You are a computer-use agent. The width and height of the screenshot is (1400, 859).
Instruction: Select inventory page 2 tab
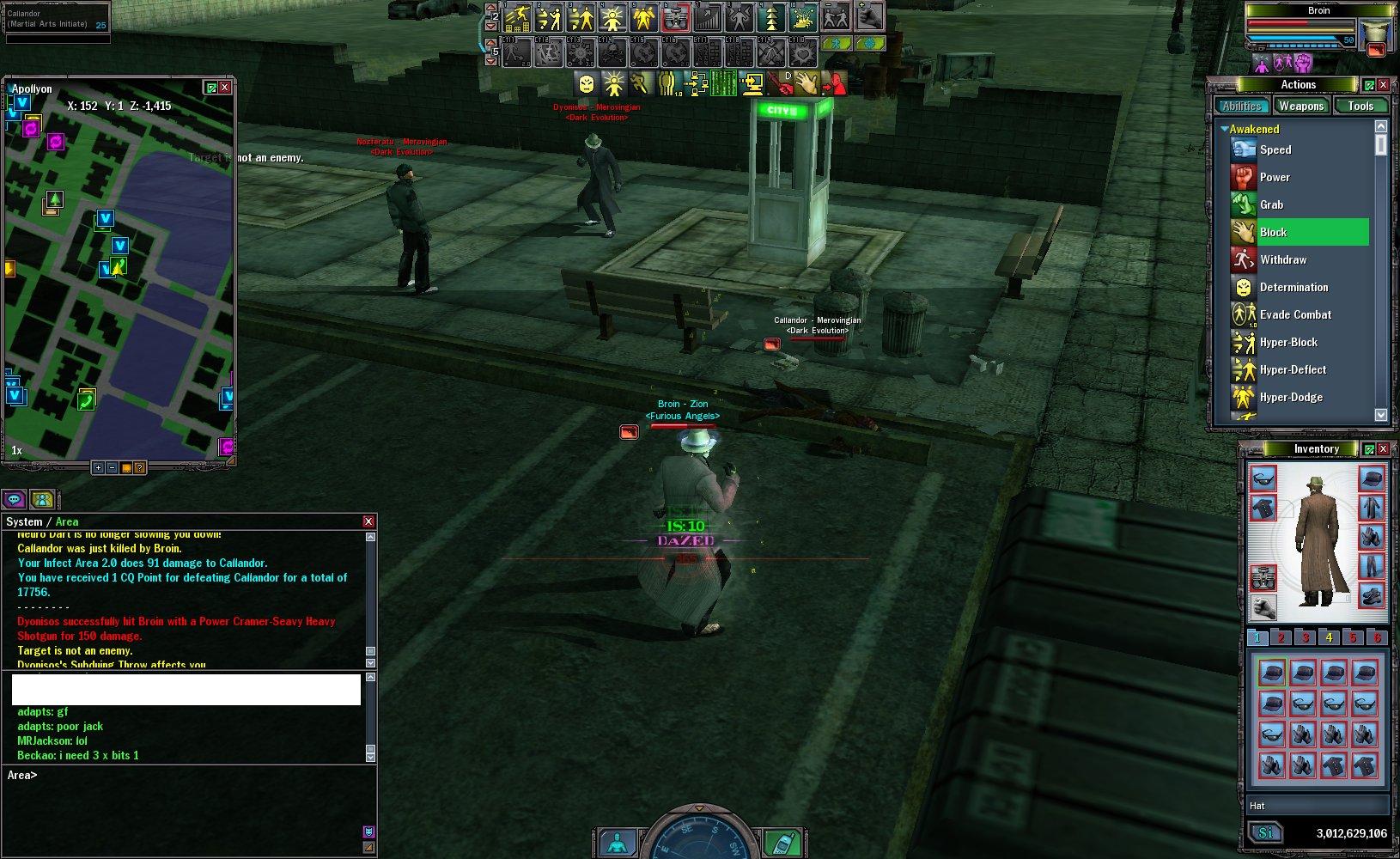pos(1281,637)
